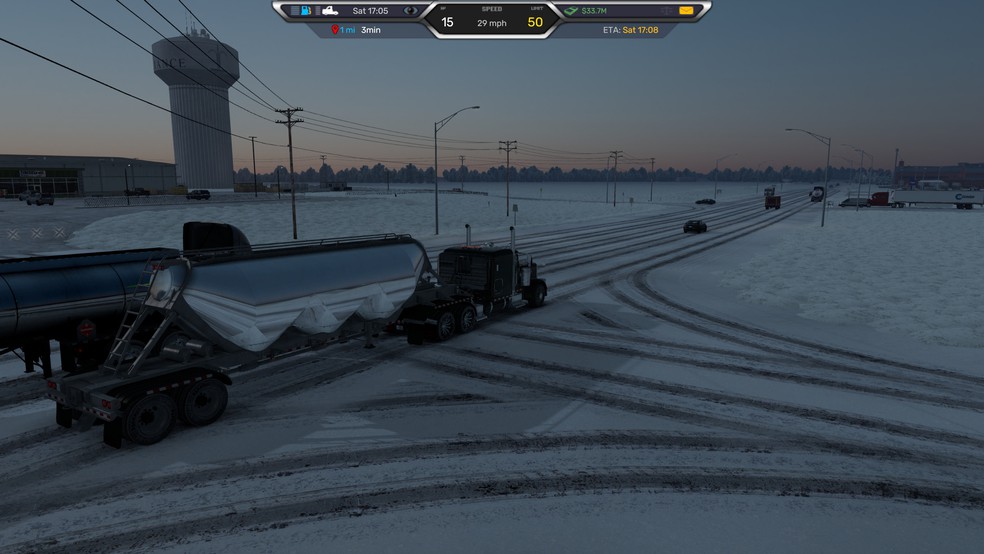Toggle the eye visibility icon
This screenshot has width=984, height=554.
pos(410,11)
